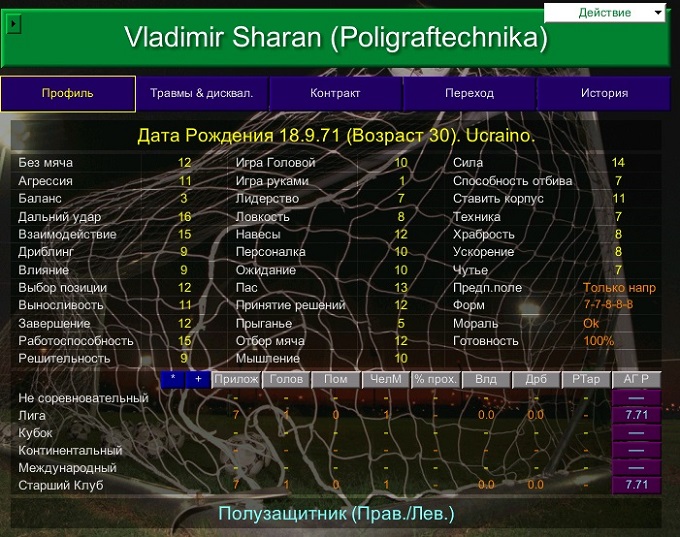Select the Голов column header
Viewport: 680px width, 537px height.
tap(286, 379)
